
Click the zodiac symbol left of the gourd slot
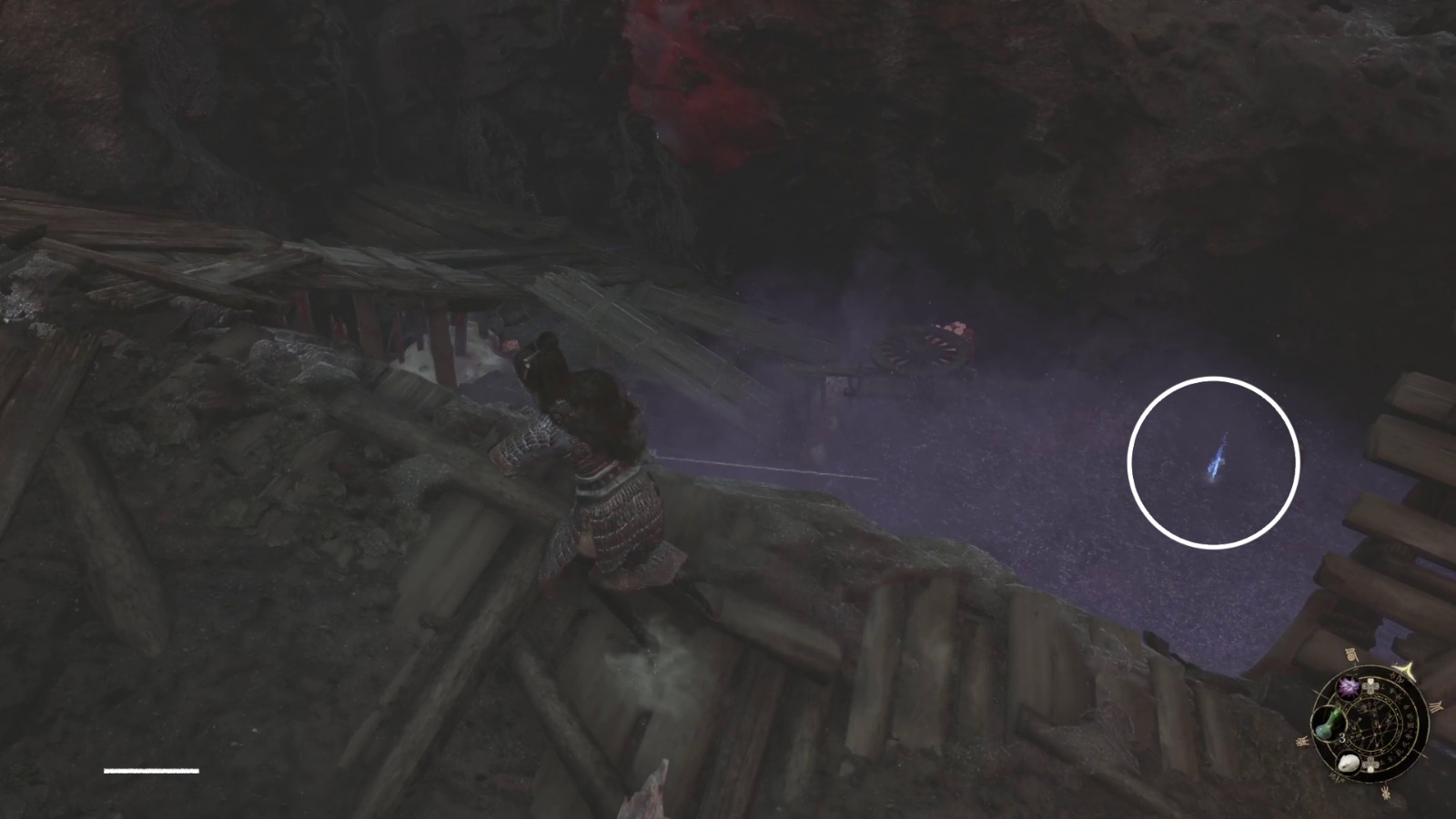[1302, 741]
